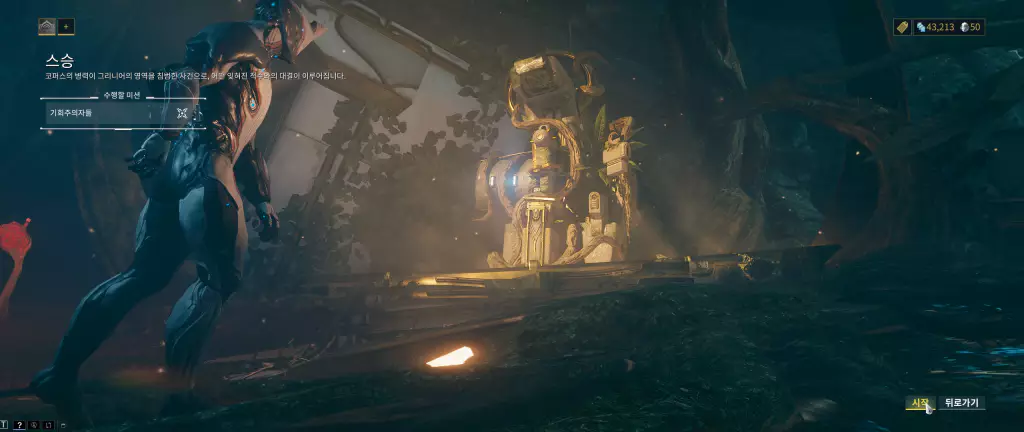Start the quest with the 시작 button
Viewport: 1024px width, 432px height.
click(x=918, y=403)
